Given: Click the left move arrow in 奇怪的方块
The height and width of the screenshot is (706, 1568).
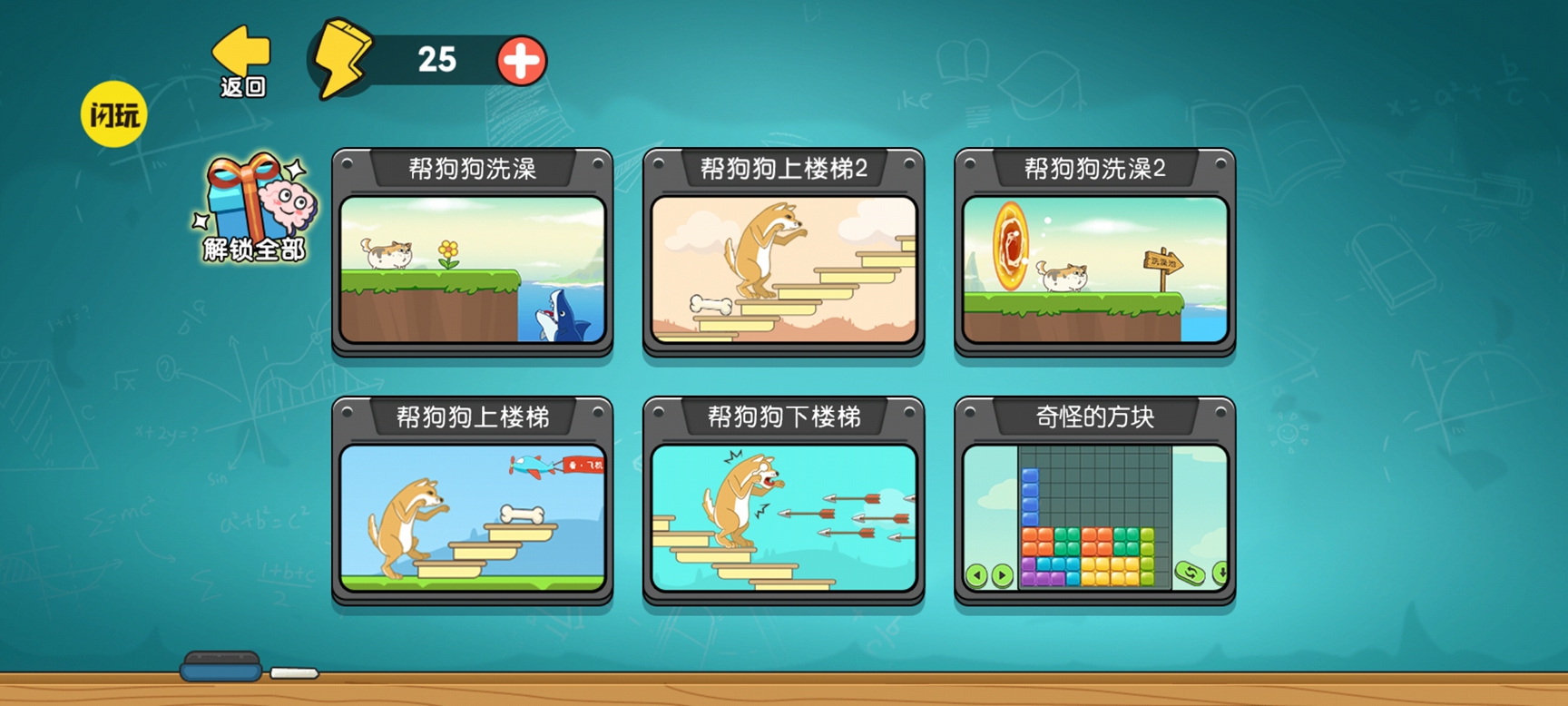Looking at the screenshot, I should pyautogui.click(x=978, y=575).
